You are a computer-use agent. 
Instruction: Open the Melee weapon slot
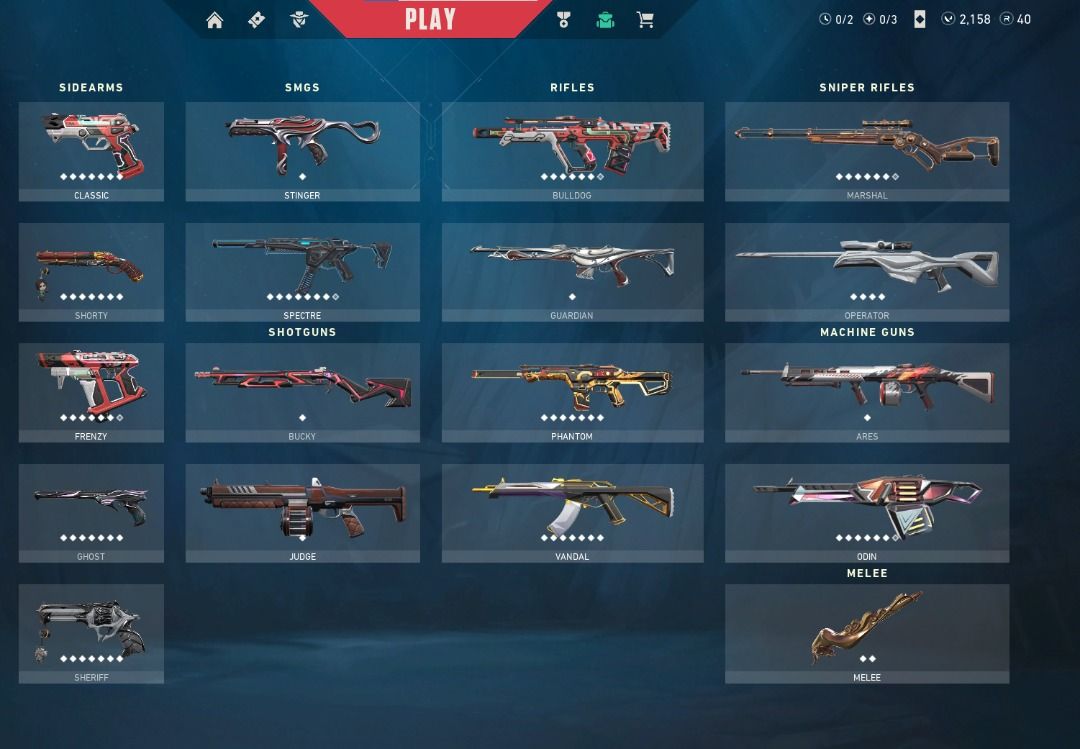866,633
